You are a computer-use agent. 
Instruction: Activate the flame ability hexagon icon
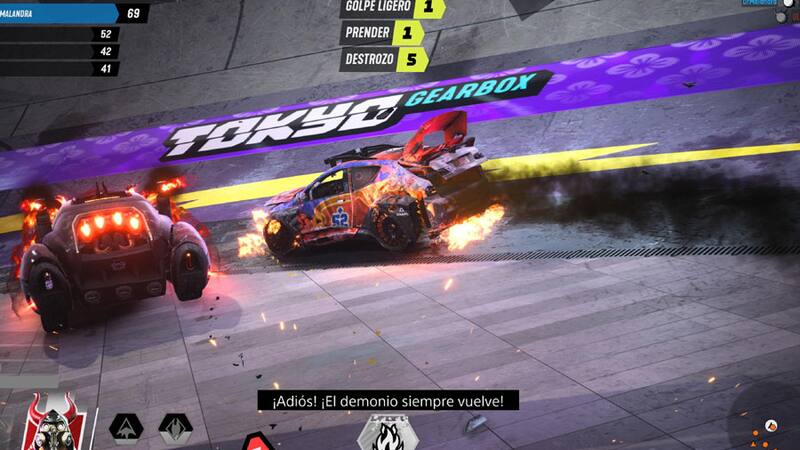click(x=381, y=433)
